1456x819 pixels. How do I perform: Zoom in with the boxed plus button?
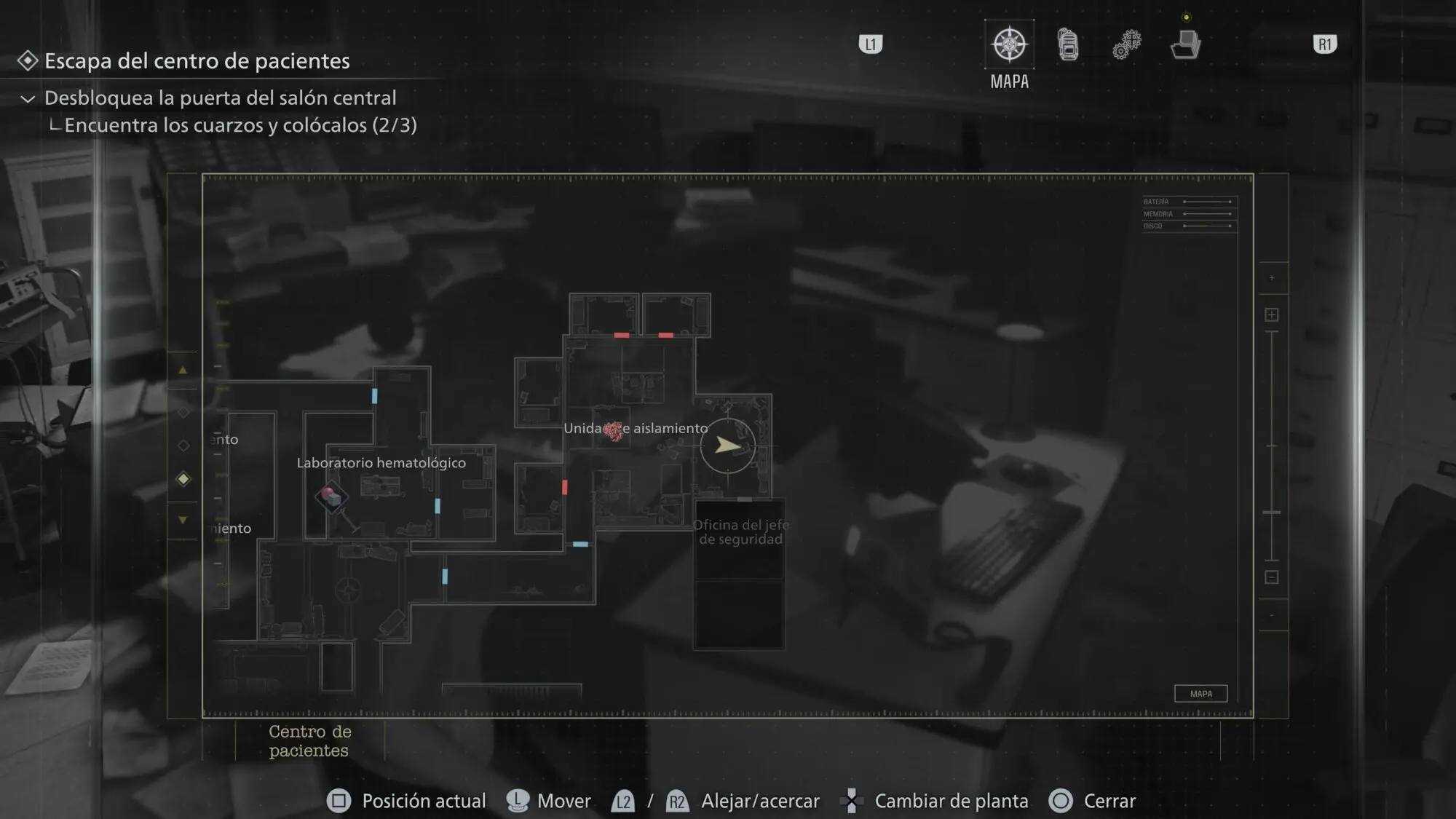(x=1271, y=314)
